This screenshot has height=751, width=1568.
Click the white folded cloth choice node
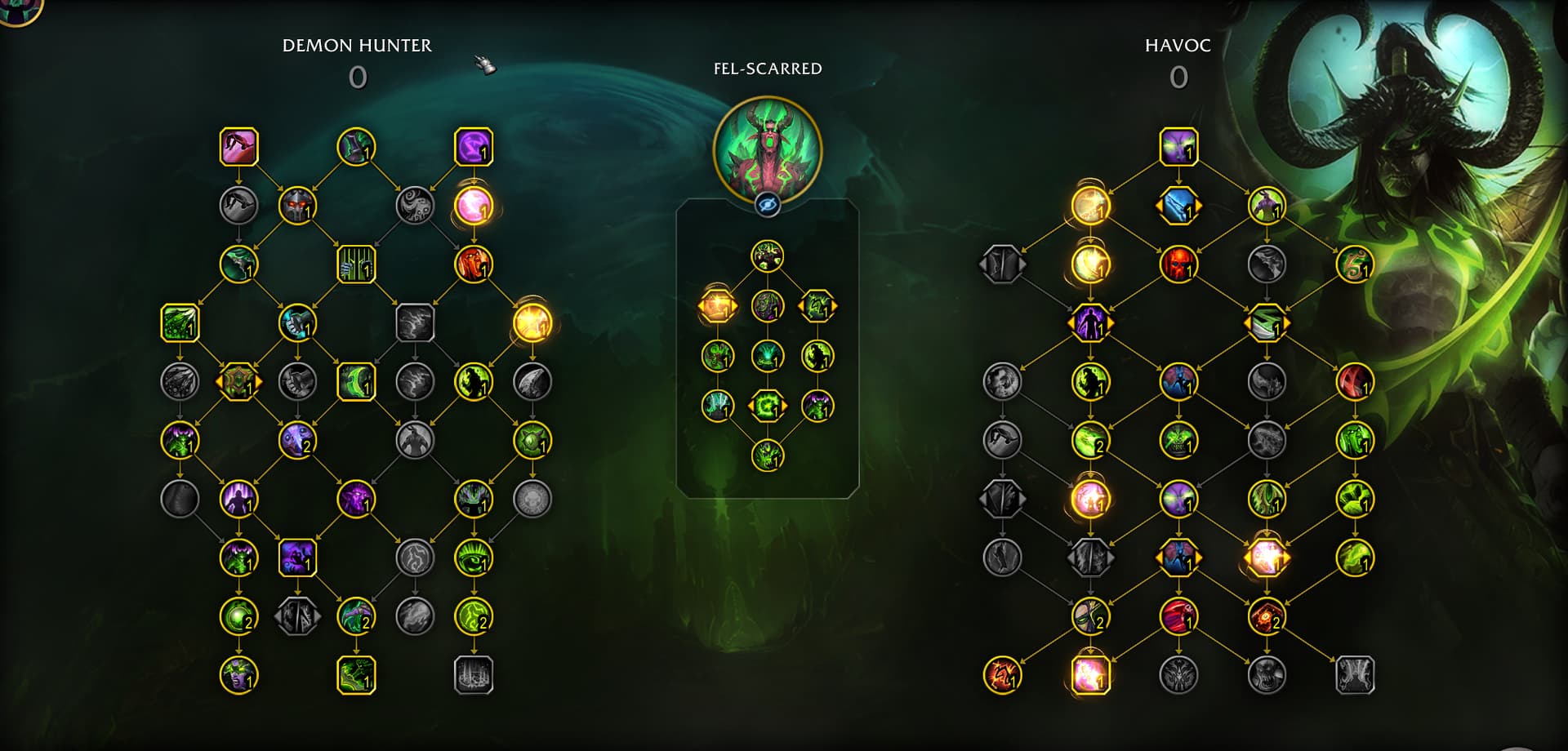coord(1267,323)
